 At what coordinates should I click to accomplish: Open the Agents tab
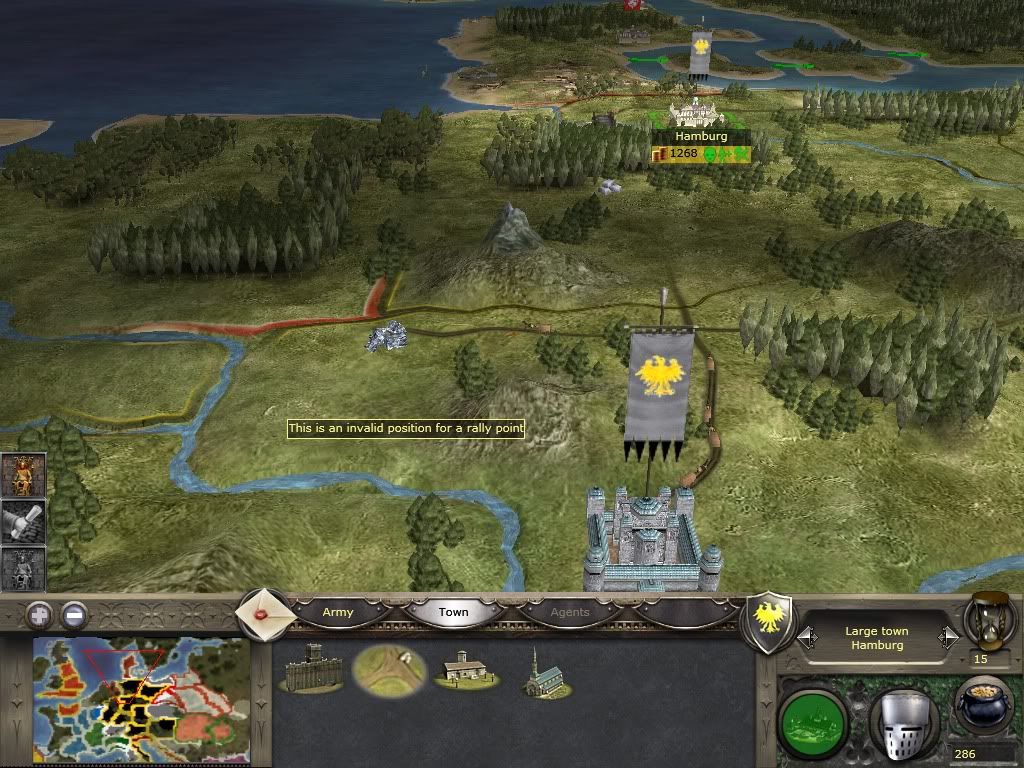(570, 612)
